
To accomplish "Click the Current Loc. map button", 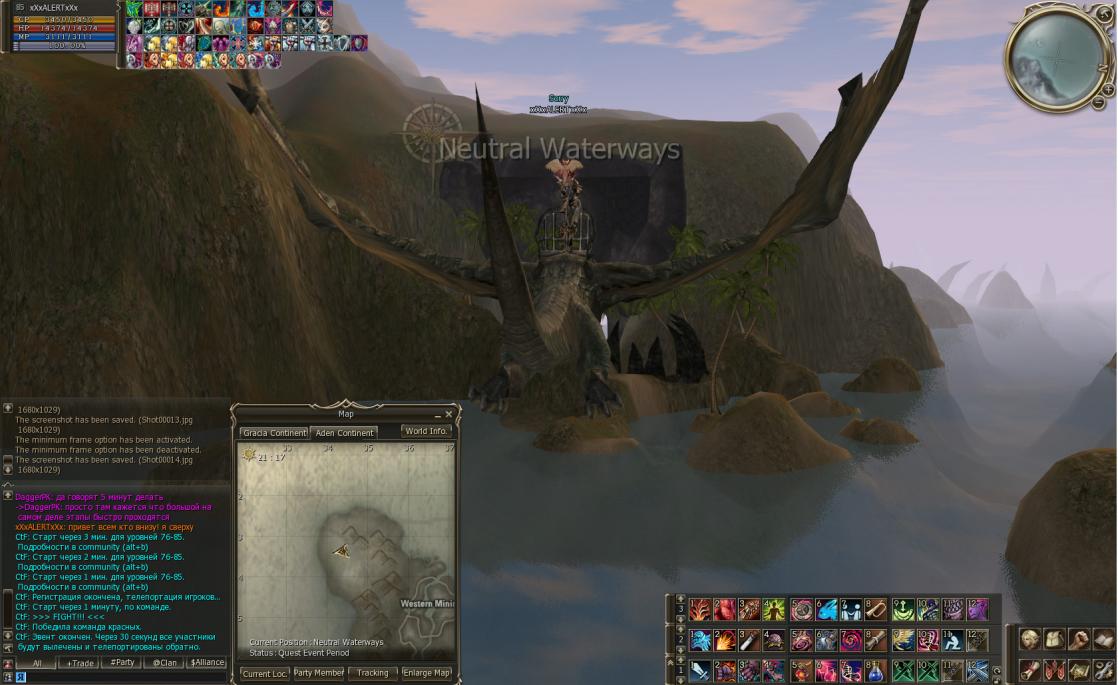I will coord(264,673).
